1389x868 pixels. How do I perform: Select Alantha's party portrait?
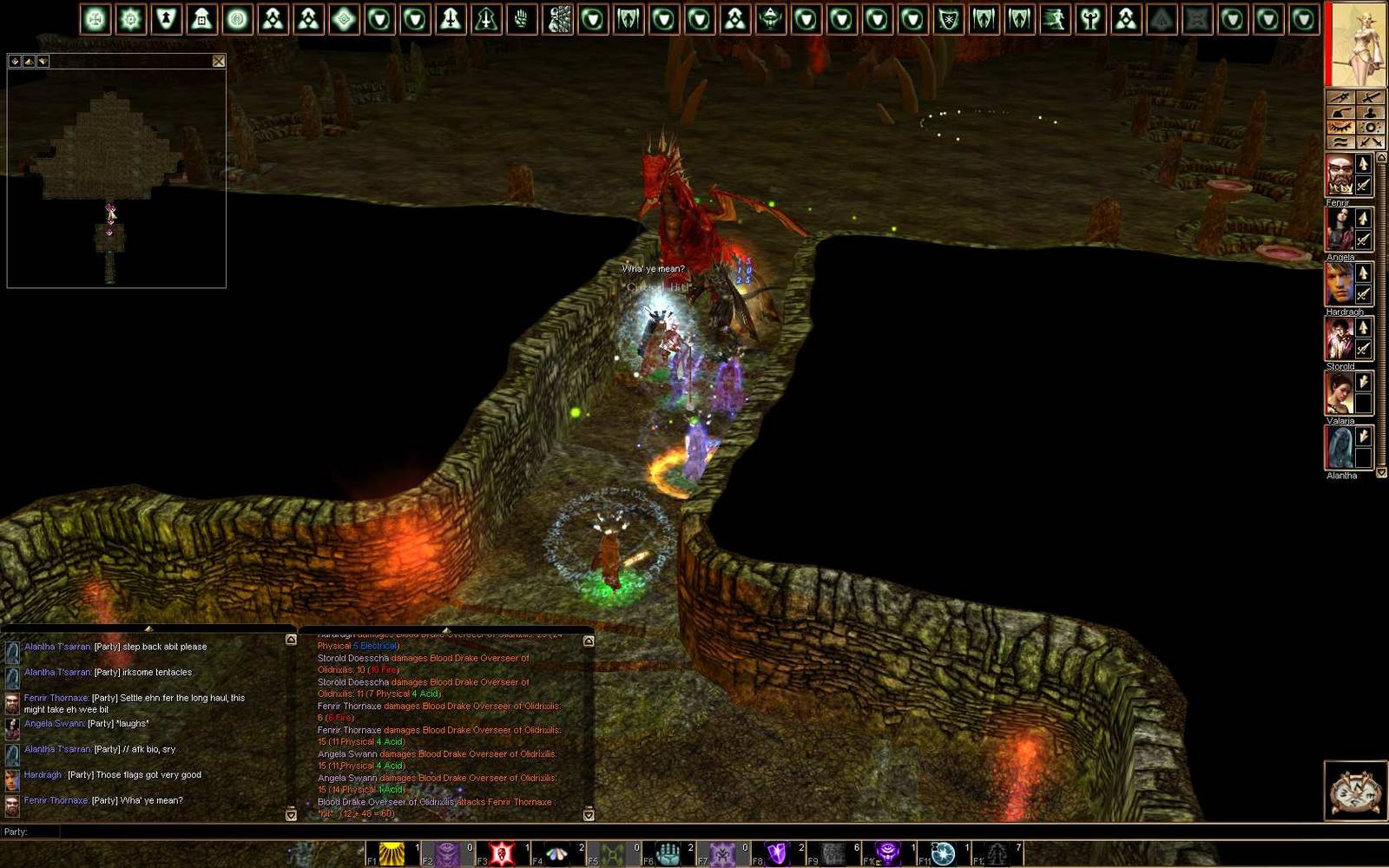1340,448
